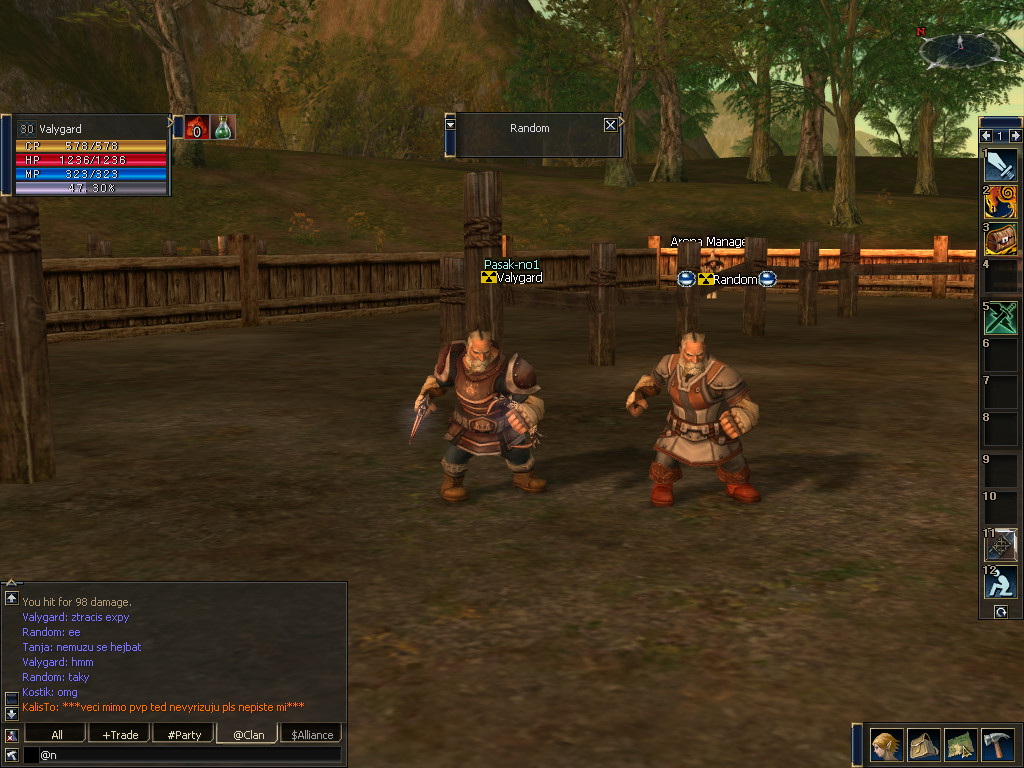
Task: Open the inventory bag icon
Action: pyautogui.click(x=923, y=745)
